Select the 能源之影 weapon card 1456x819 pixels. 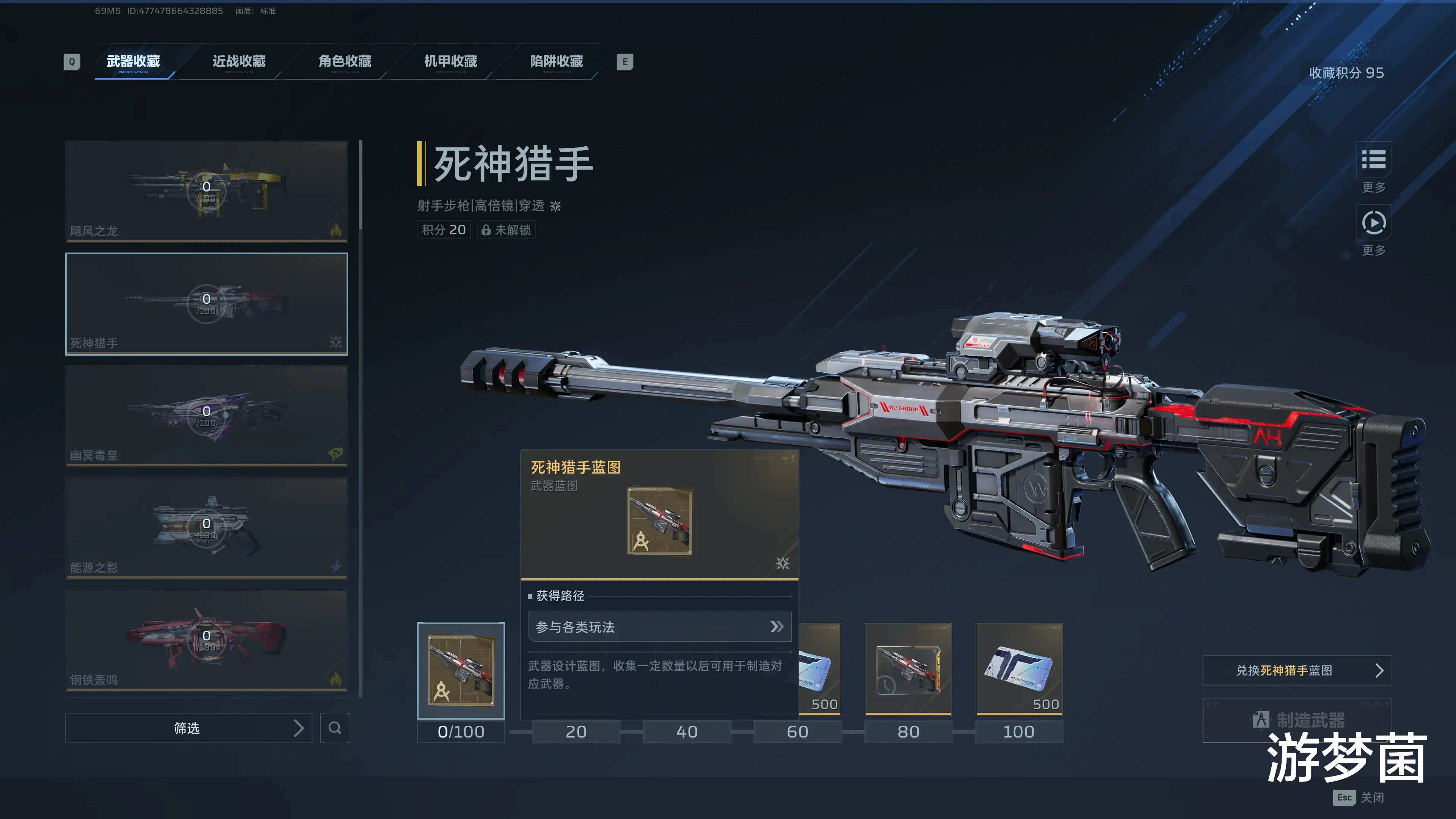206,528
